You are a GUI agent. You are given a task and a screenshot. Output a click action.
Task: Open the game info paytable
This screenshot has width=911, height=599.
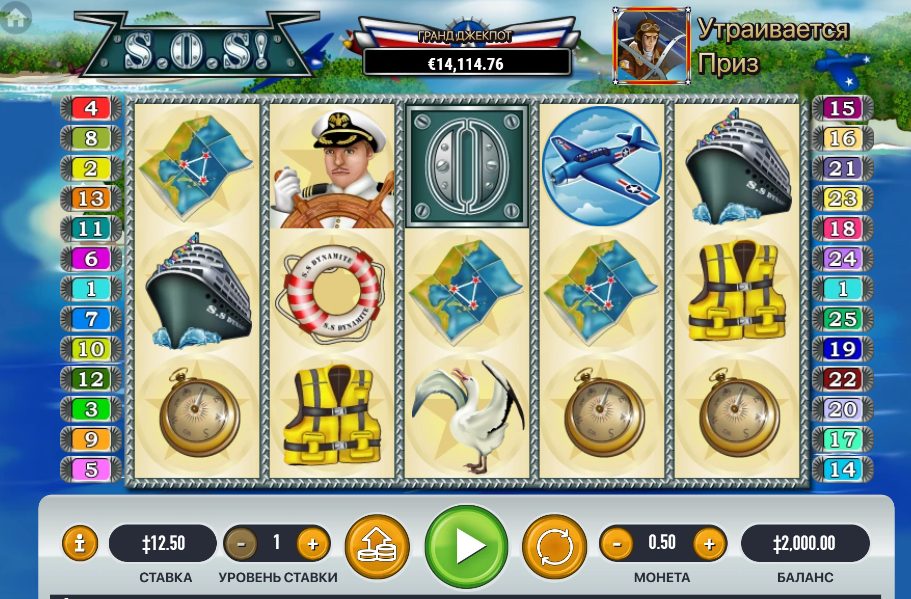(x=80, y=544)
